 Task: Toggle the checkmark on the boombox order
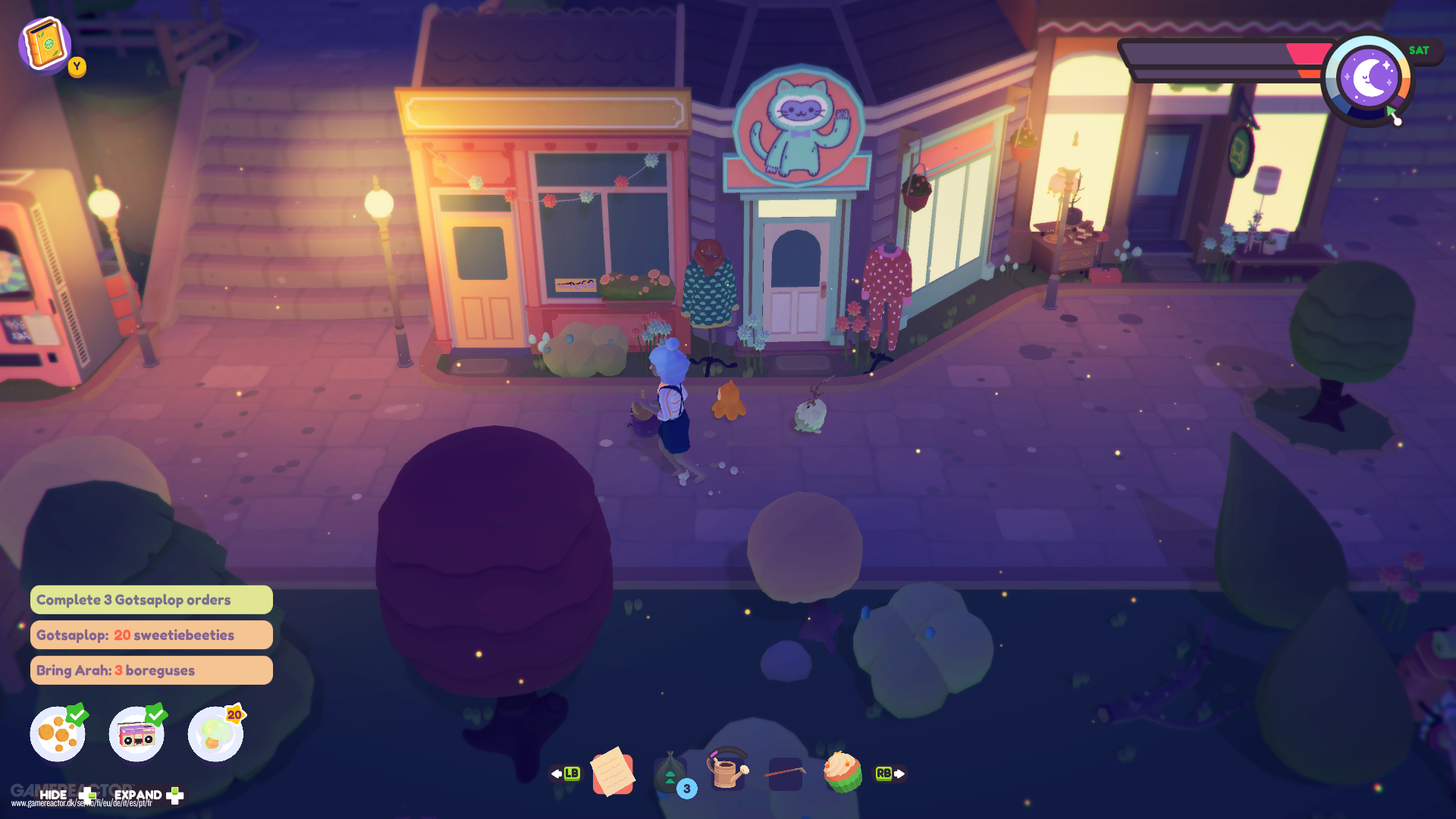pyautogui.click(x=155, y=714)
